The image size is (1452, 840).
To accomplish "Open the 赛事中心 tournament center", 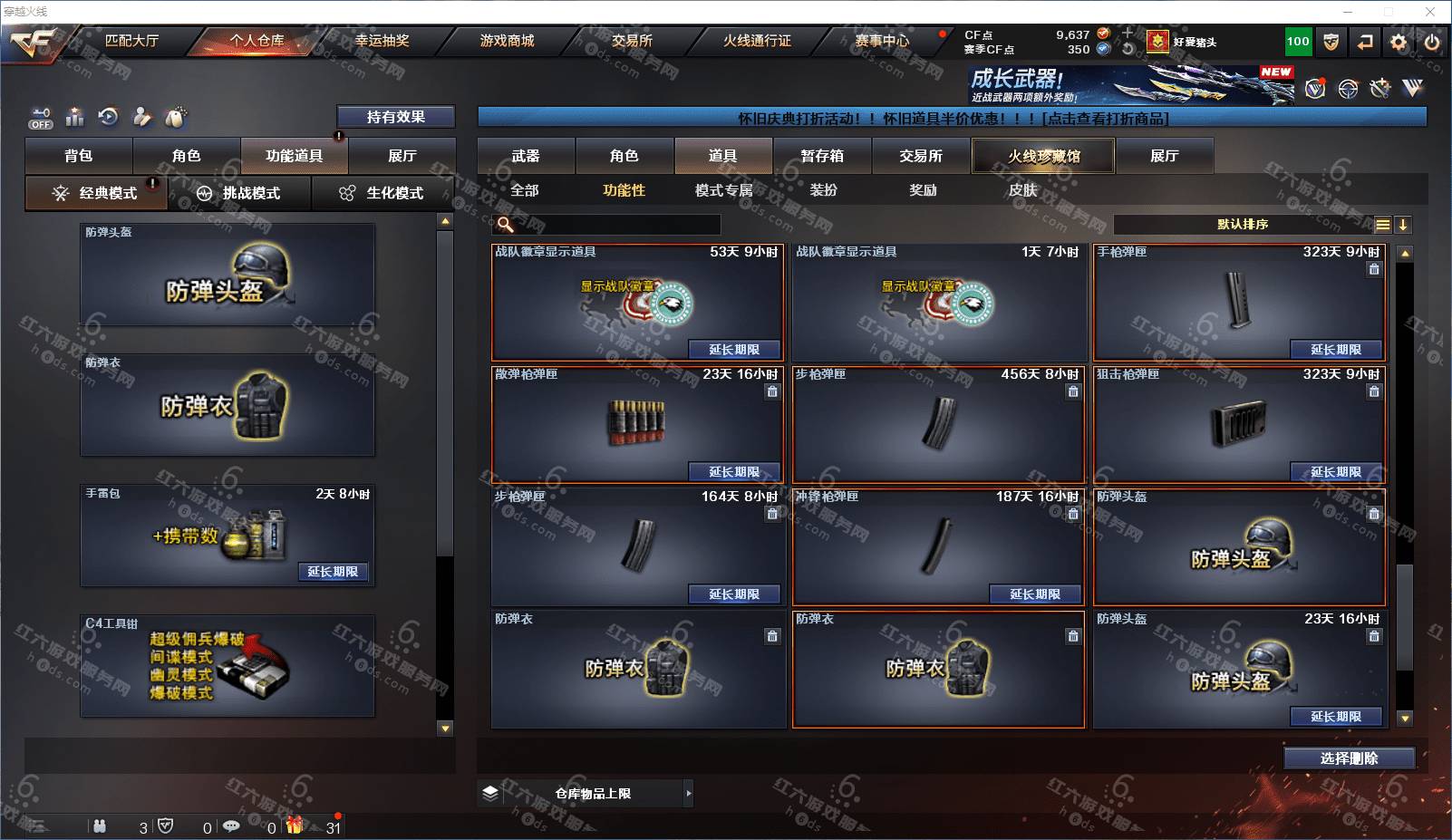I will point(882,41).
